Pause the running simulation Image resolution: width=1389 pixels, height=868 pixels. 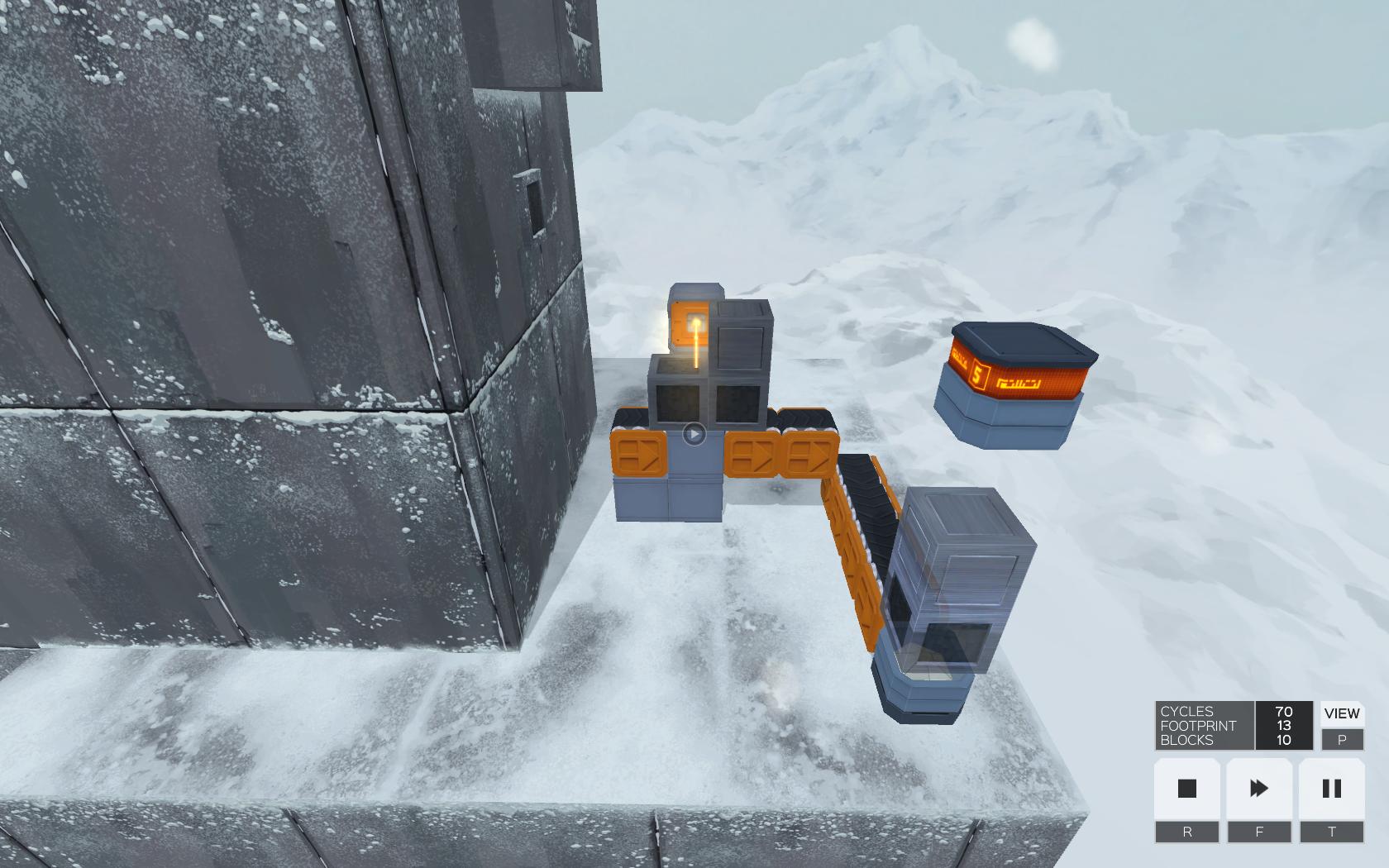[1331, 789]
